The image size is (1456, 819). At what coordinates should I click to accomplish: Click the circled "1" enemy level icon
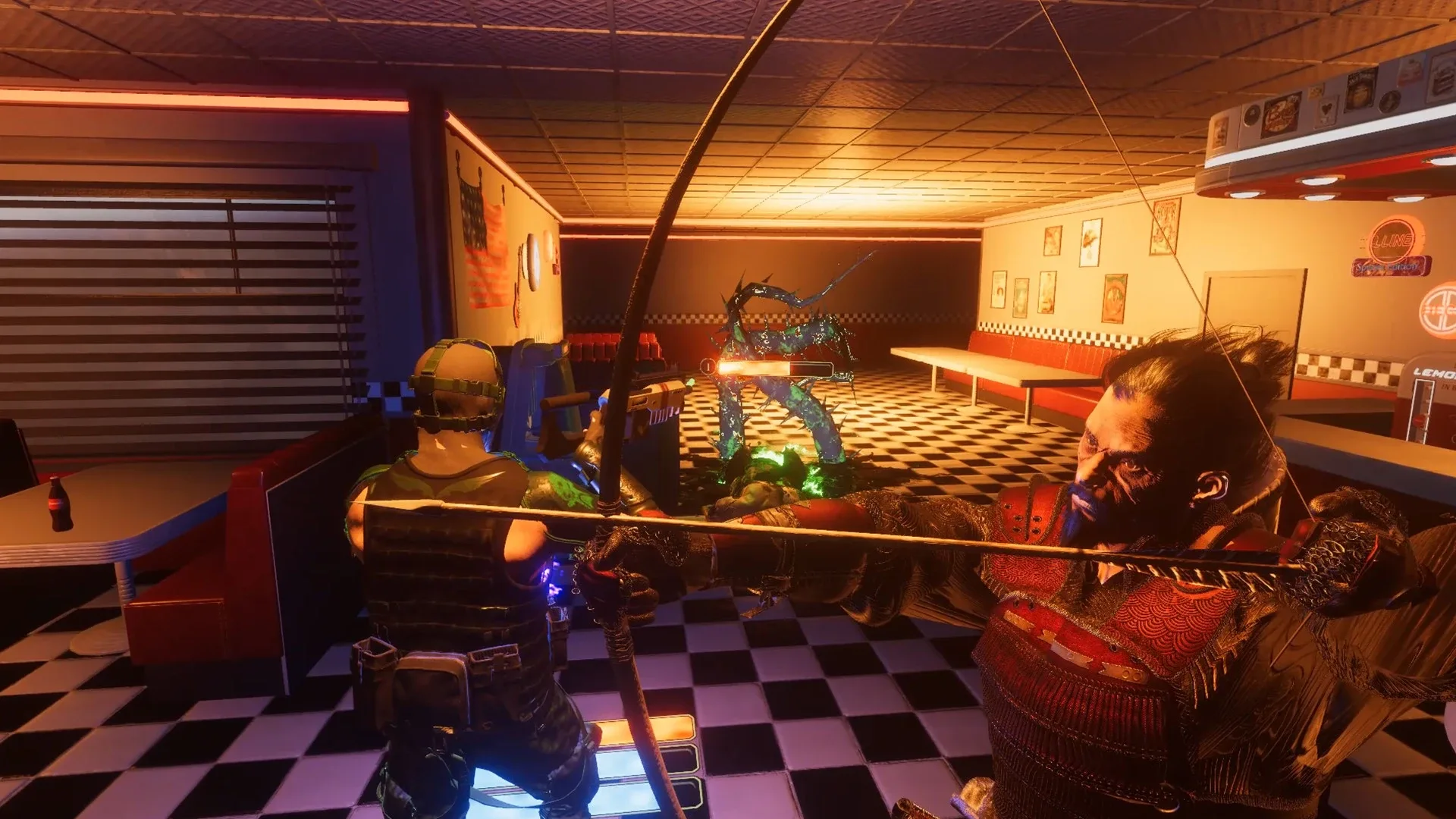708,367
